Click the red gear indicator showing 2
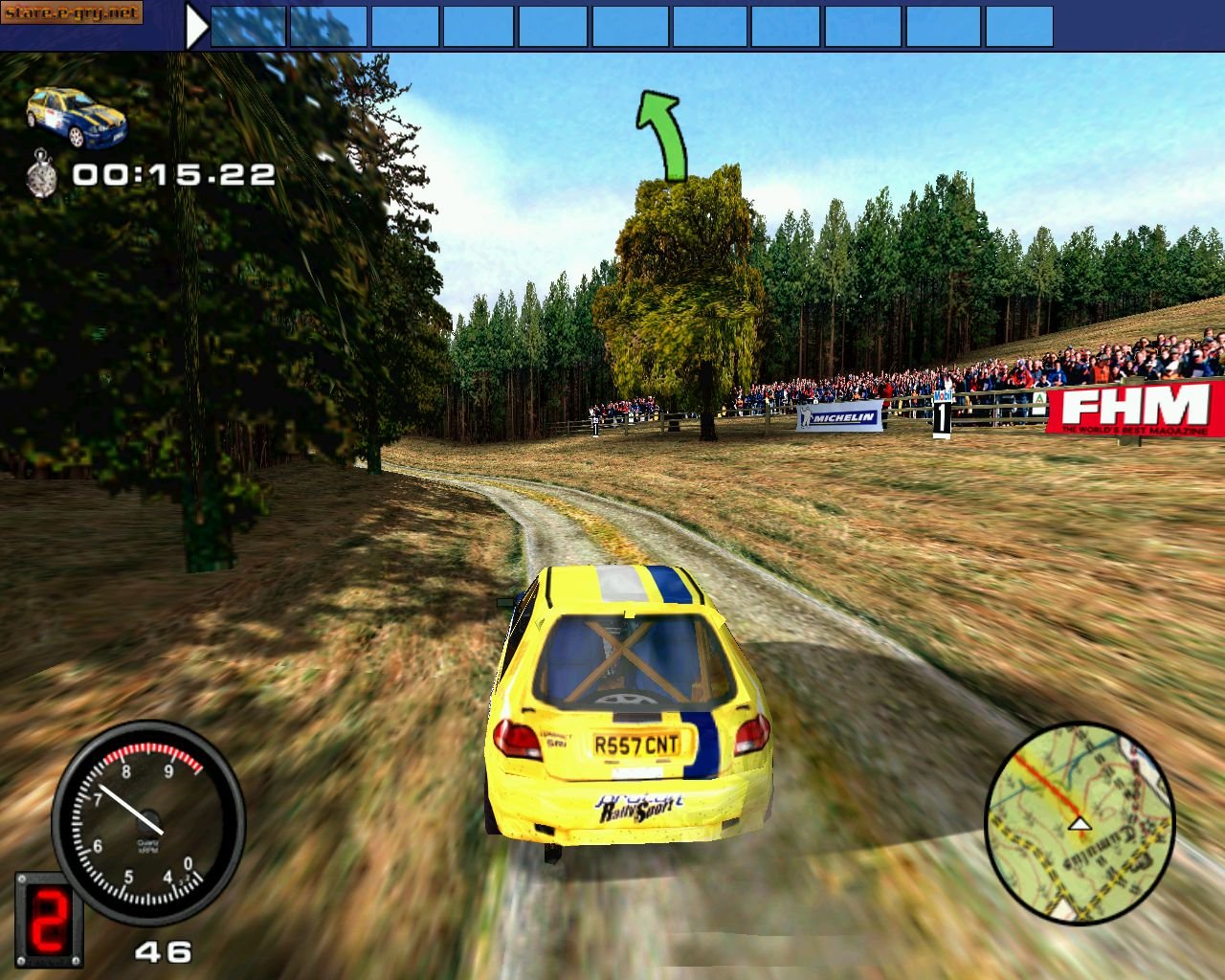The height and width of the screenshot is (980, 1225). coord(50,920)
